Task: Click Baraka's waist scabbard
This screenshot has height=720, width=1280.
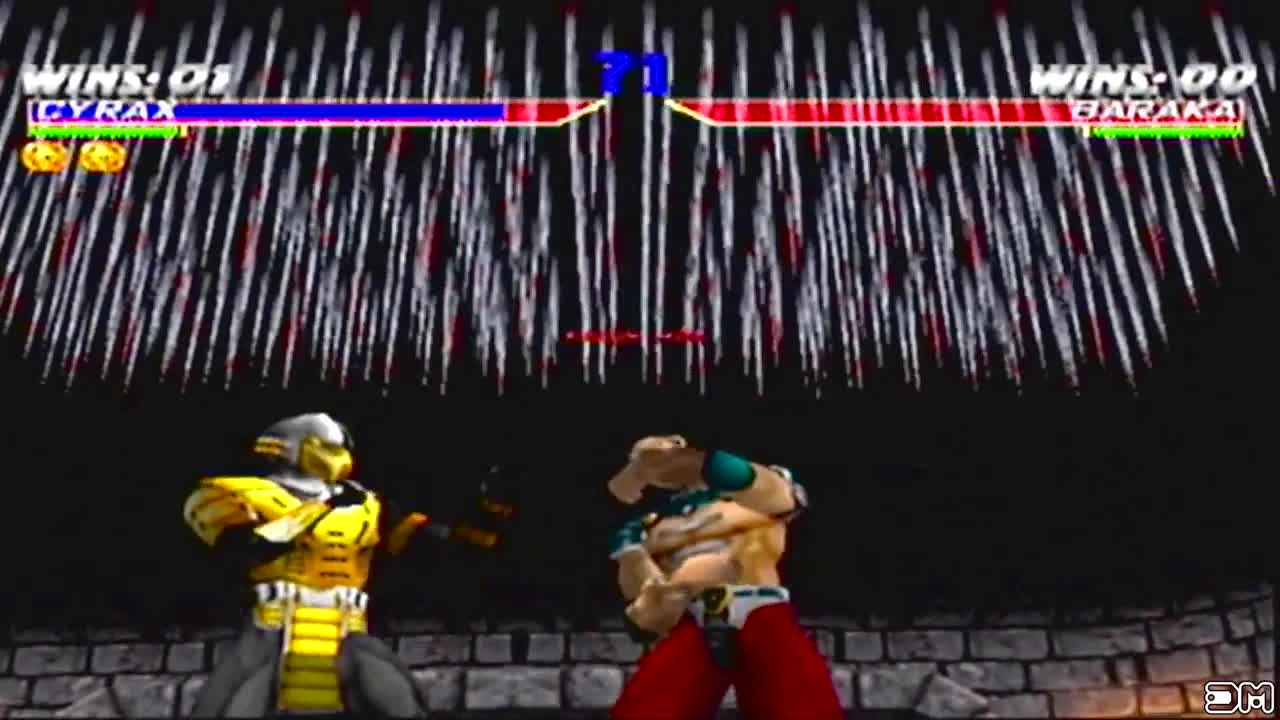Action: (x=722, y=640)
